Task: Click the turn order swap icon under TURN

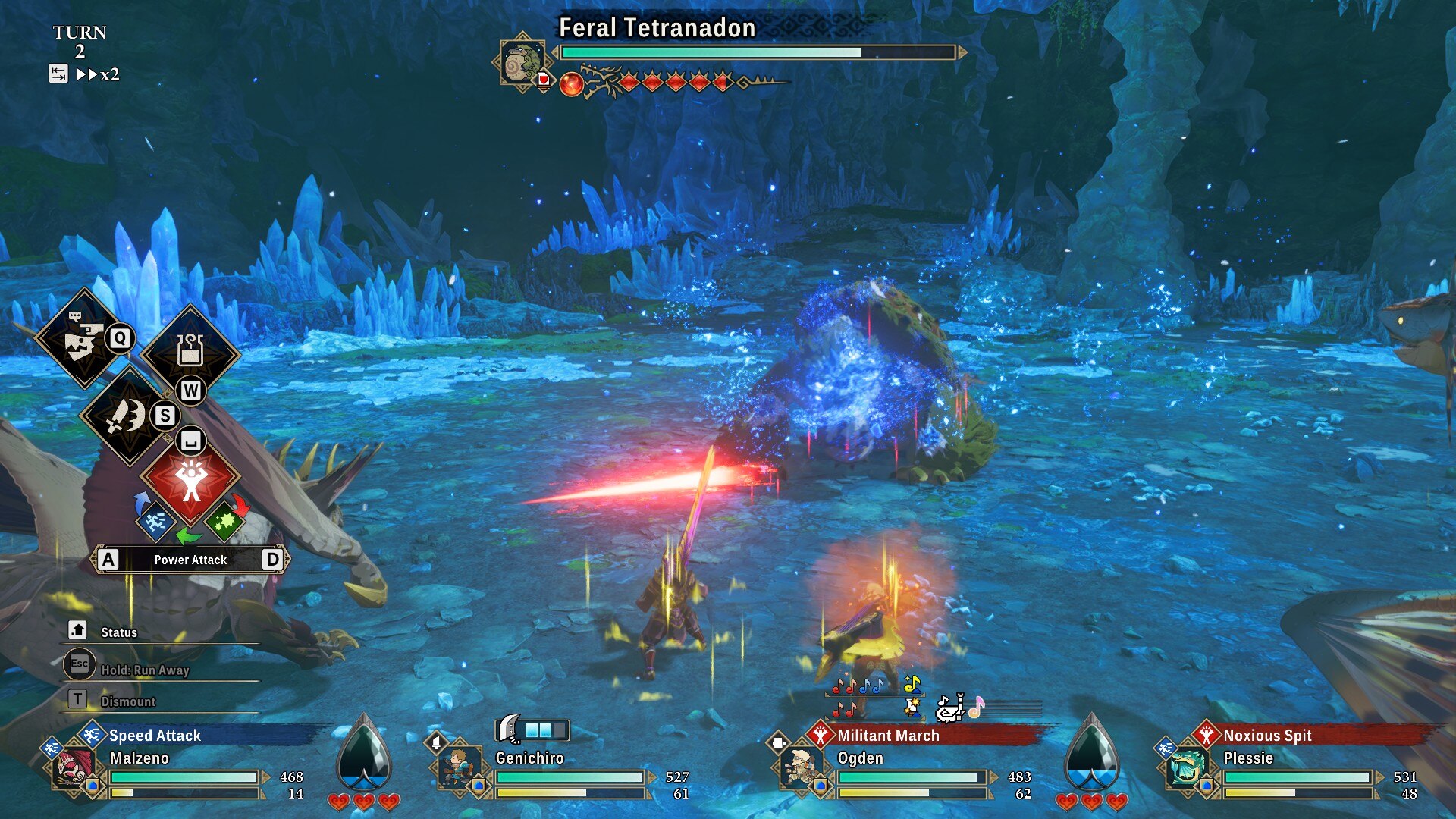Action: coord(58,74)
